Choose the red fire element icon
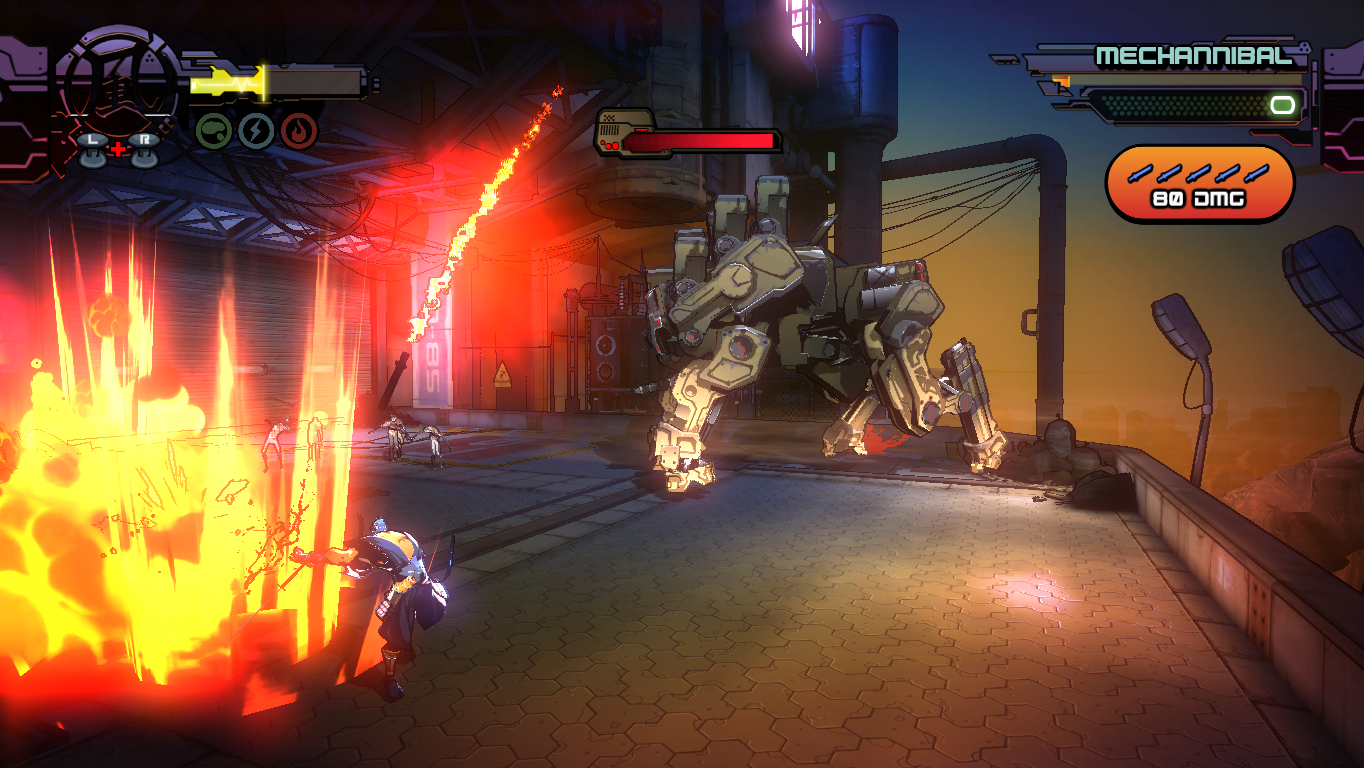This screenshot has width=1364, height=768. point(299,130)
